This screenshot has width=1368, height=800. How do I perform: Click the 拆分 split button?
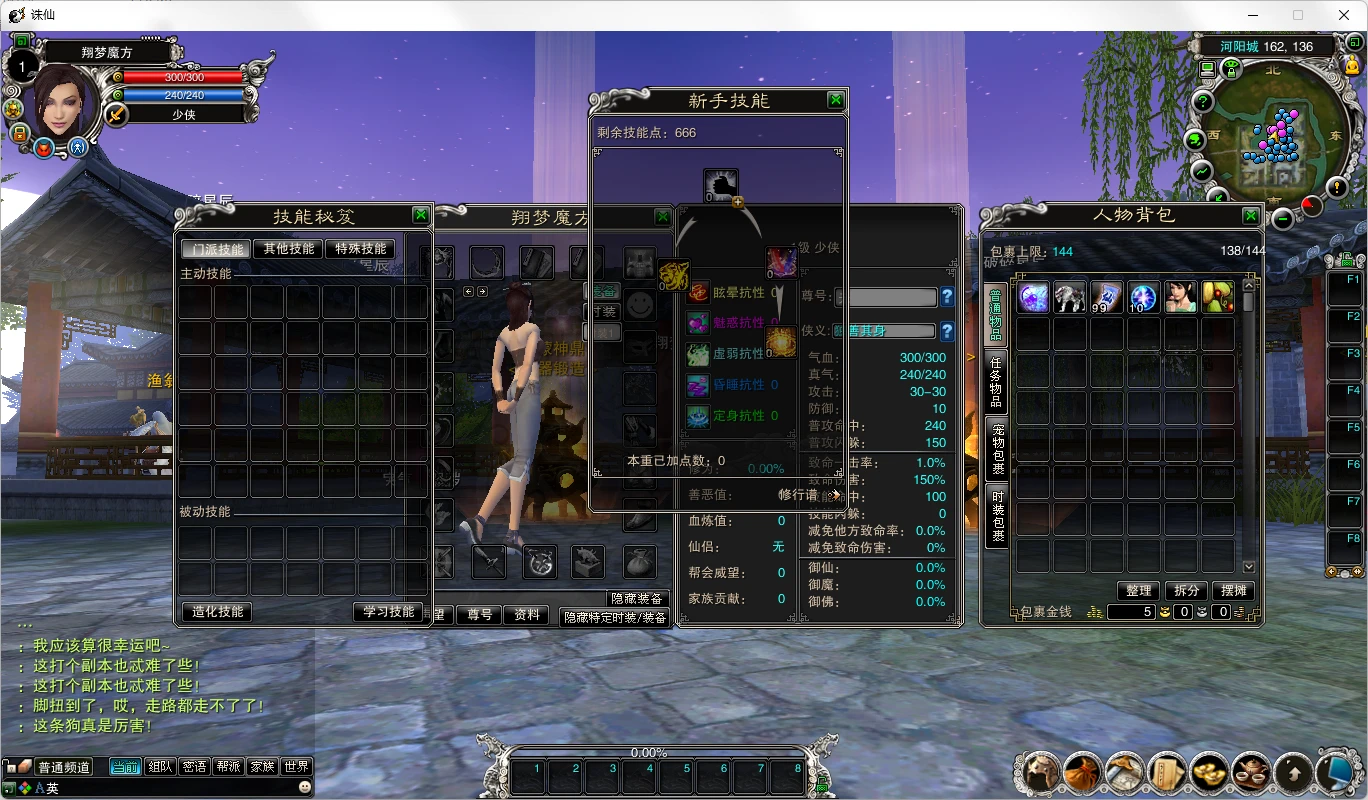click(x=1187, y=591)
